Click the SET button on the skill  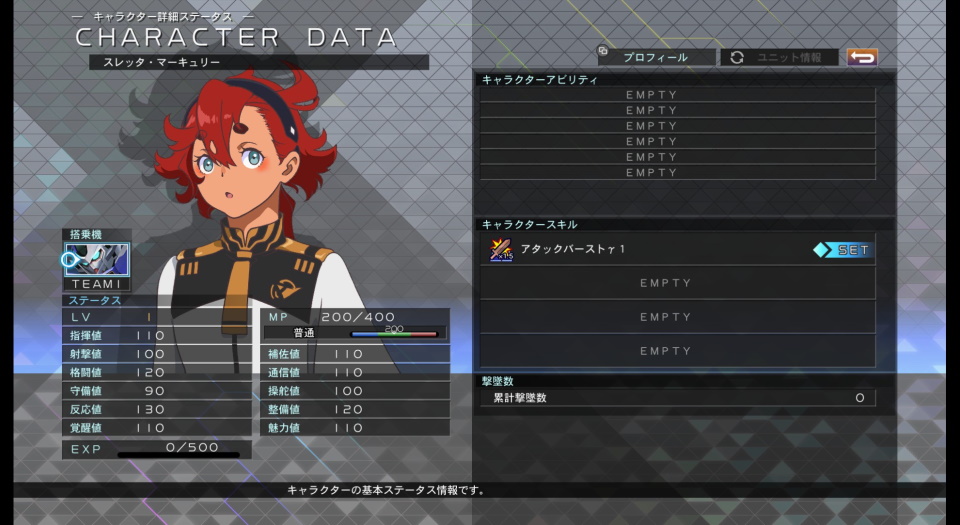(x=844, y=250)
